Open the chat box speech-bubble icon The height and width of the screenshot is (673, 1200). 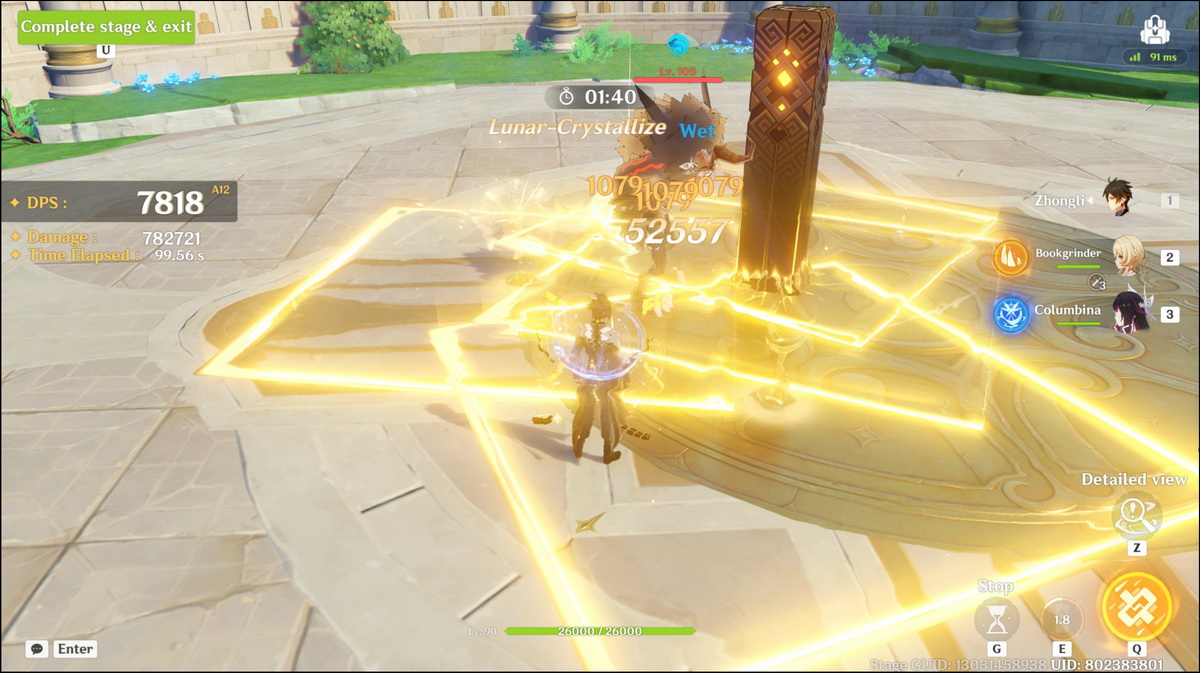click(x=37, y=649)
